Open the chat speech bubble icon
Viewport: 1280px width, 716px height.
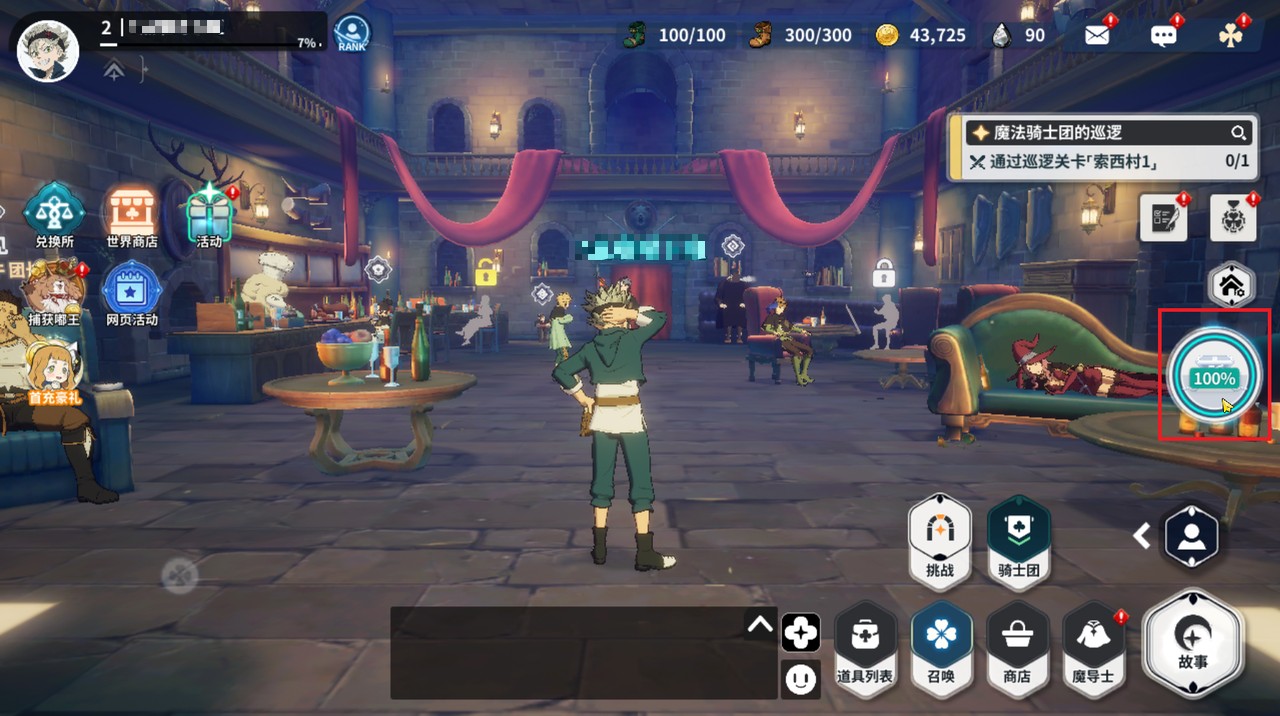pos(1164,36)
